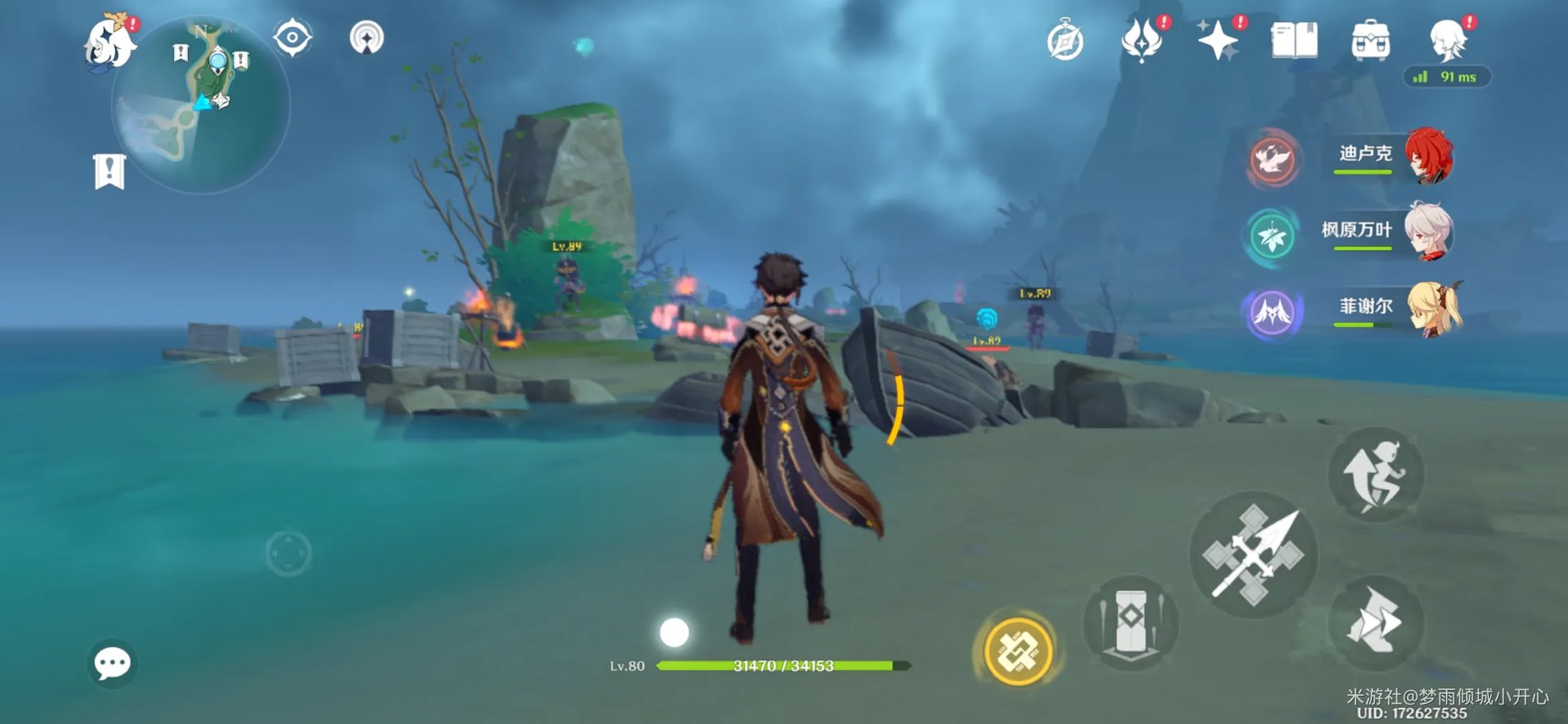Viewport: 1568px width, 724px height.
Task: Trigger the polearm normal attack button
Action: [x=1254, y=555]
